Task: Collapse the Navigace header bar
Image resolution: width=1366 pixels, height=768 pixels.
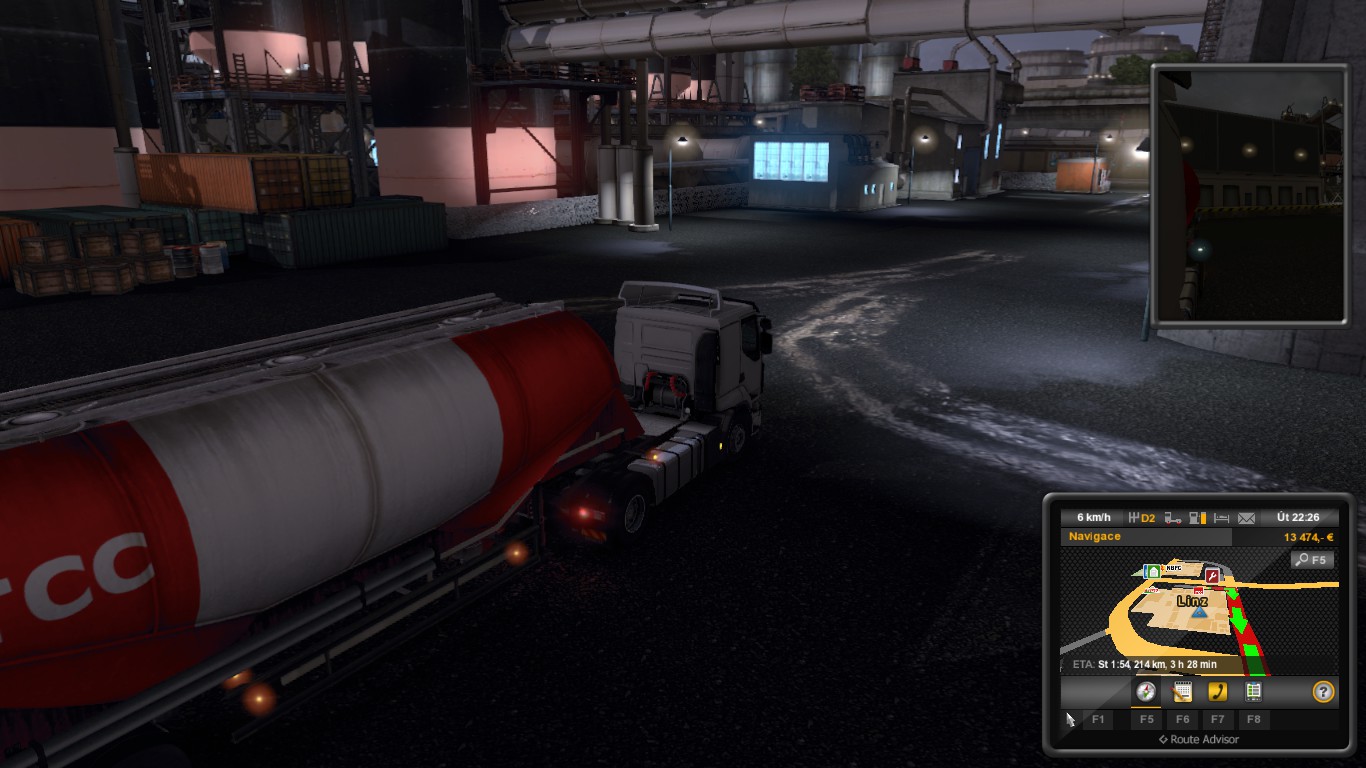Action: [x=1095, y=536]
